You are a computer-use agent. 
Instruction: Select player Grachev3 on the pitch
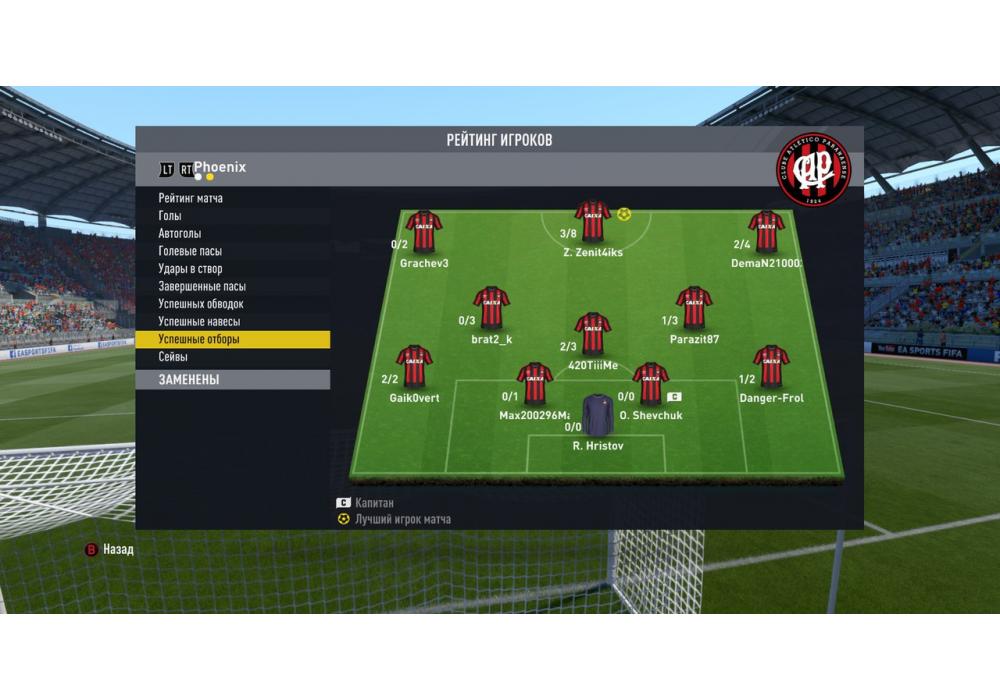tap(424, 231)
